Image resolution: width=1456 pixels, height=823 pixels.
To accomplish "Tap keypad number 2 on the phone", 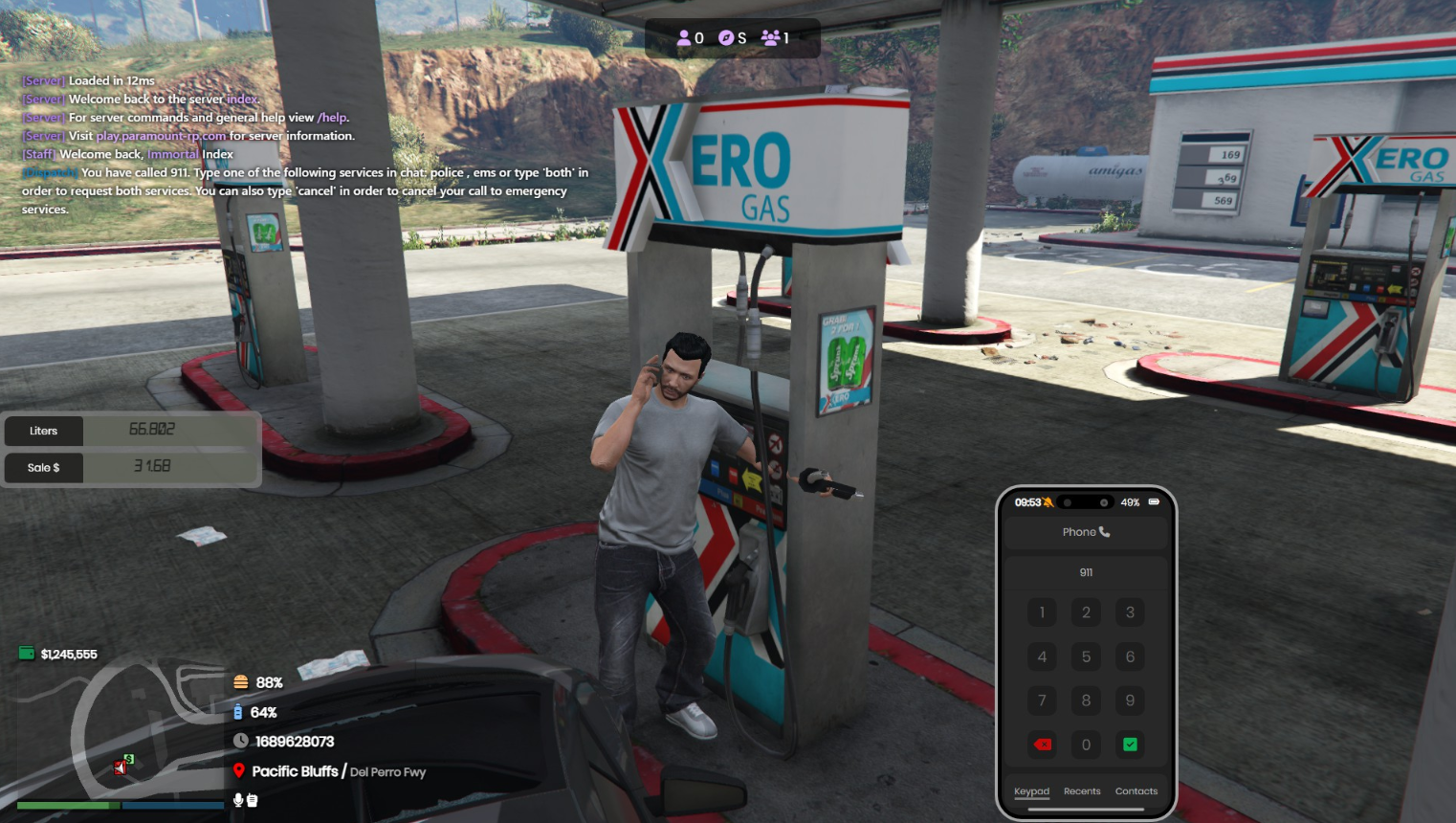I will point(1086,612).
